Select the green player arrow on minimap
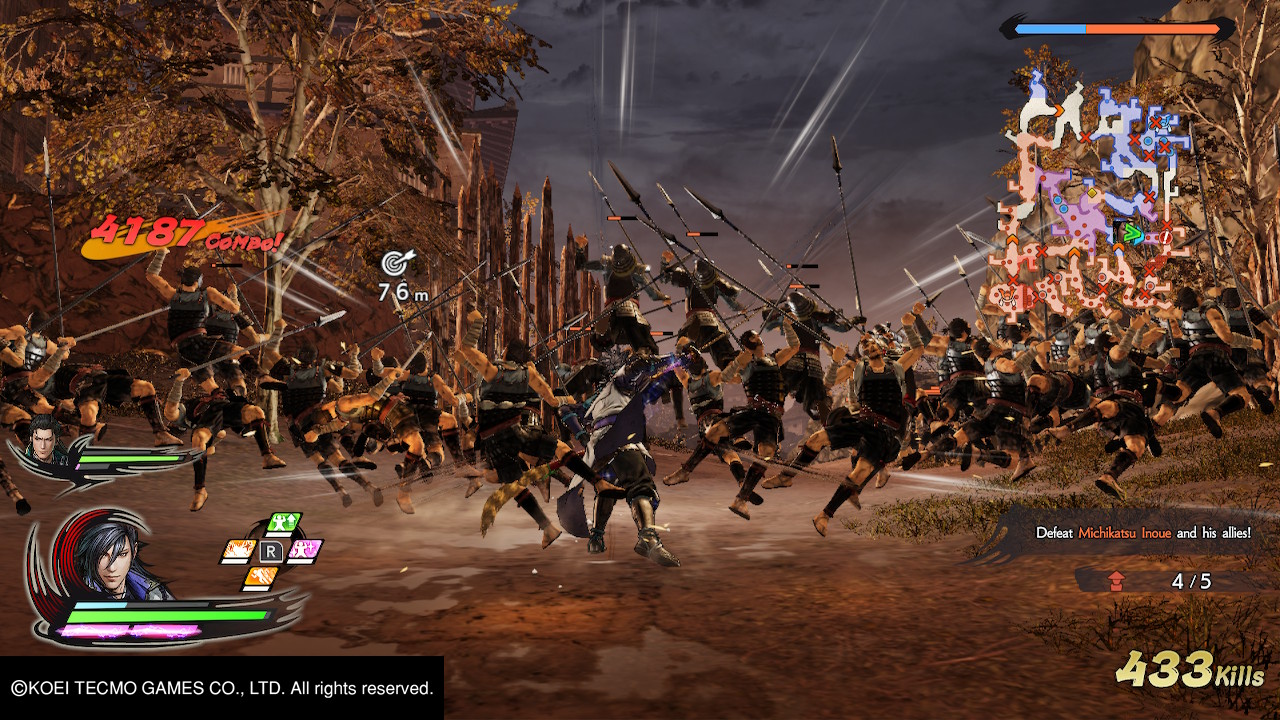Image resolution: width=1280 pixels, height=720 pixels. pyautogui.click(x=1132, y=233)
